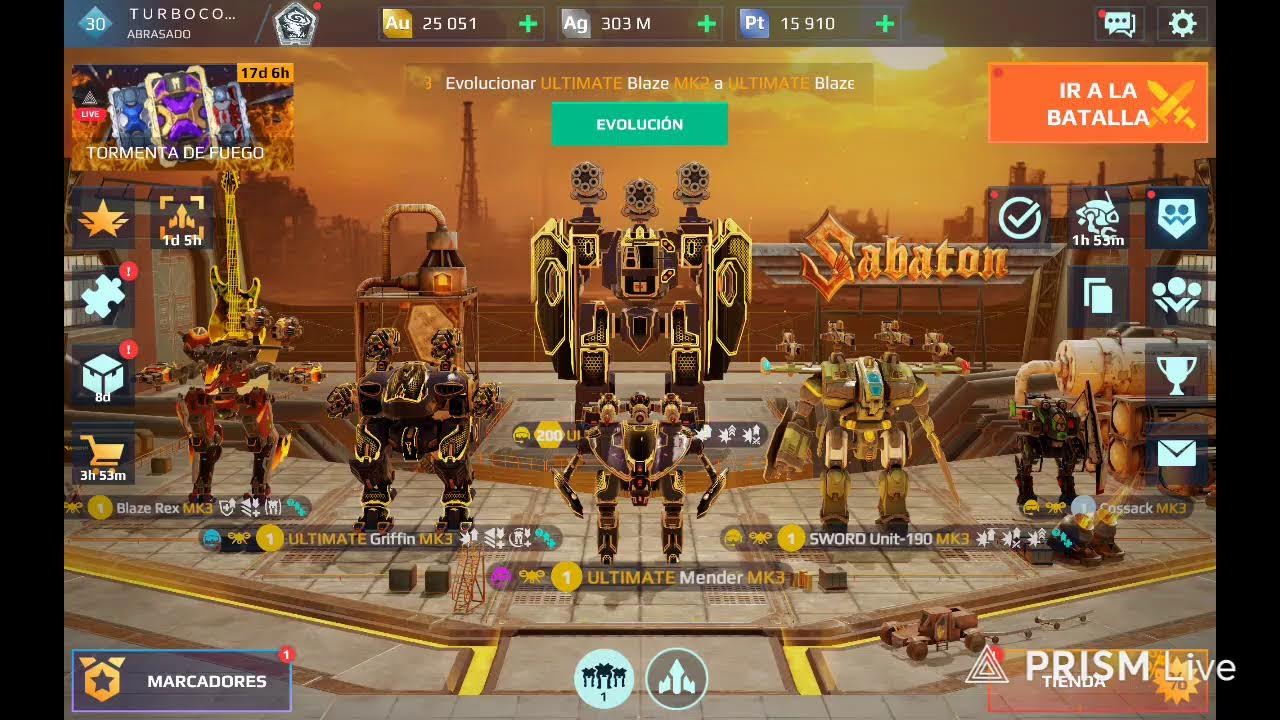The height and width of the screenshot is (720, 1280).
Task: Open the MARCADORES panel
Action: 181,679
